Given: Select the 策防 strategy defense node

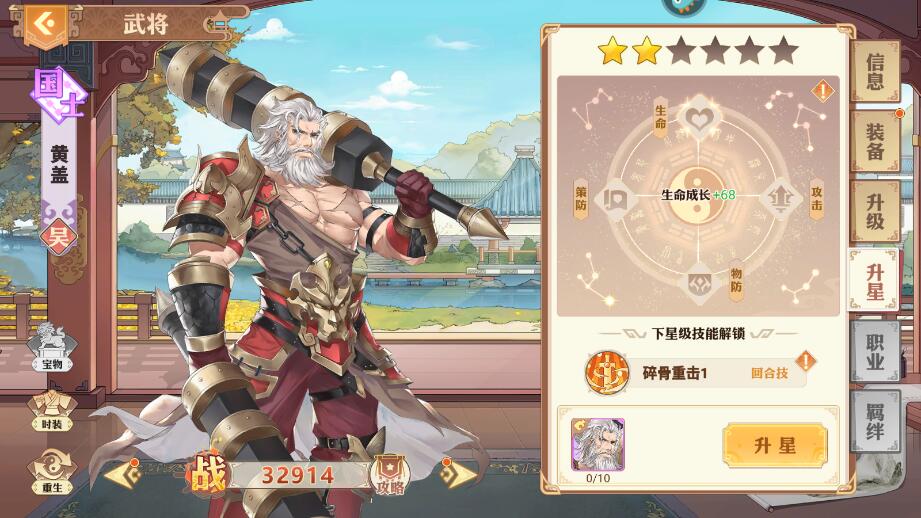Looking at the screenshot, I should pyautogui.click(x=613, y=198).
